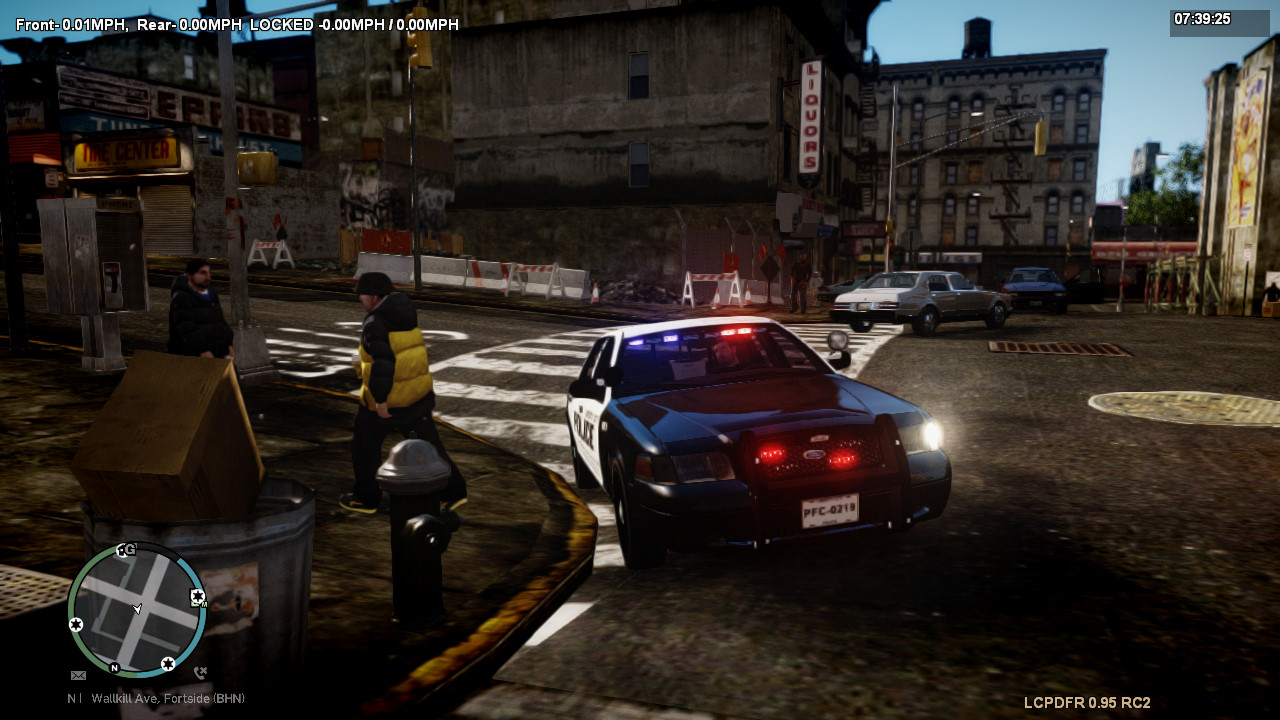Click the missed call phone icon
The height and width of the screenshot is (720, 1280).
pyautogui.click(x=200, y=673)
